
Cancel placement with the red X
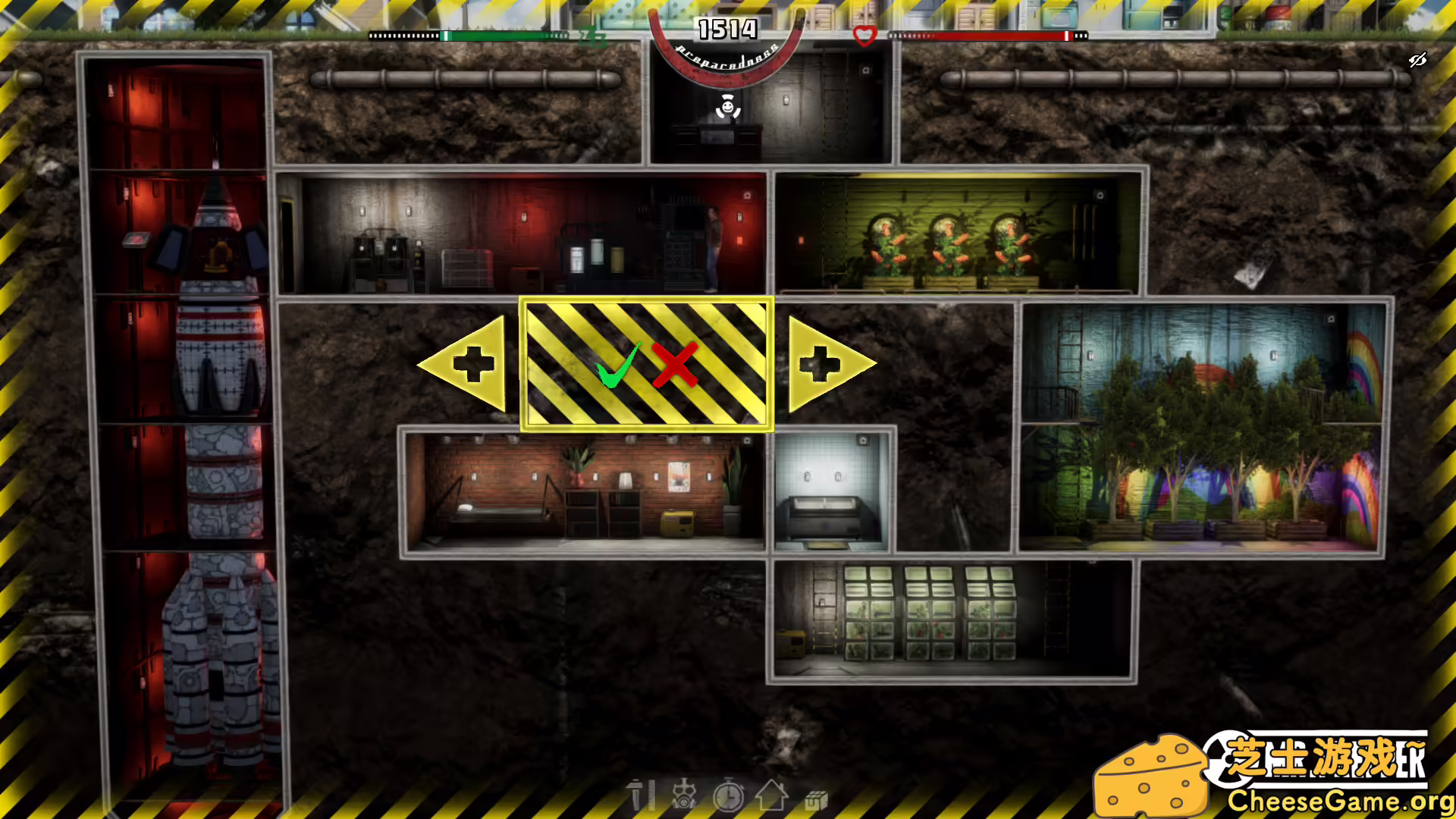pyautogui.click(x=675, y=366)
